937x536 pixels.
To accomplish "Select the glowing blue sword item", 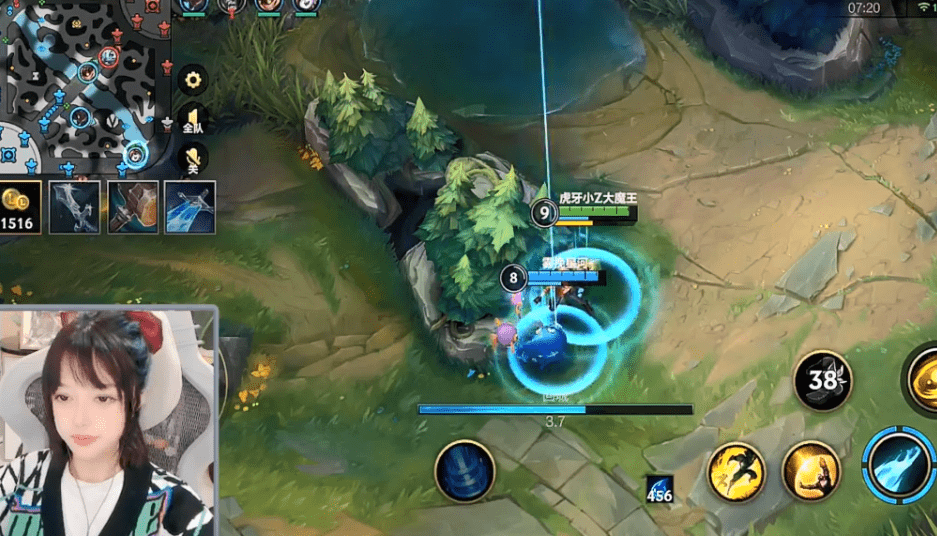I will click(189, 206).
